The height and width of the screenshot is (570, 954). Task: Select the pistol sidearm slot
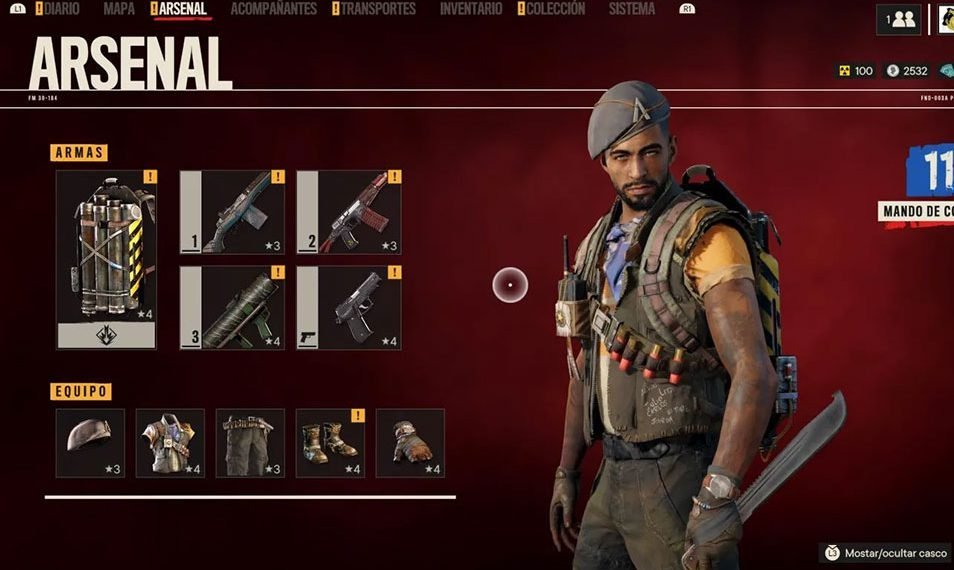[x=349, y=307]
